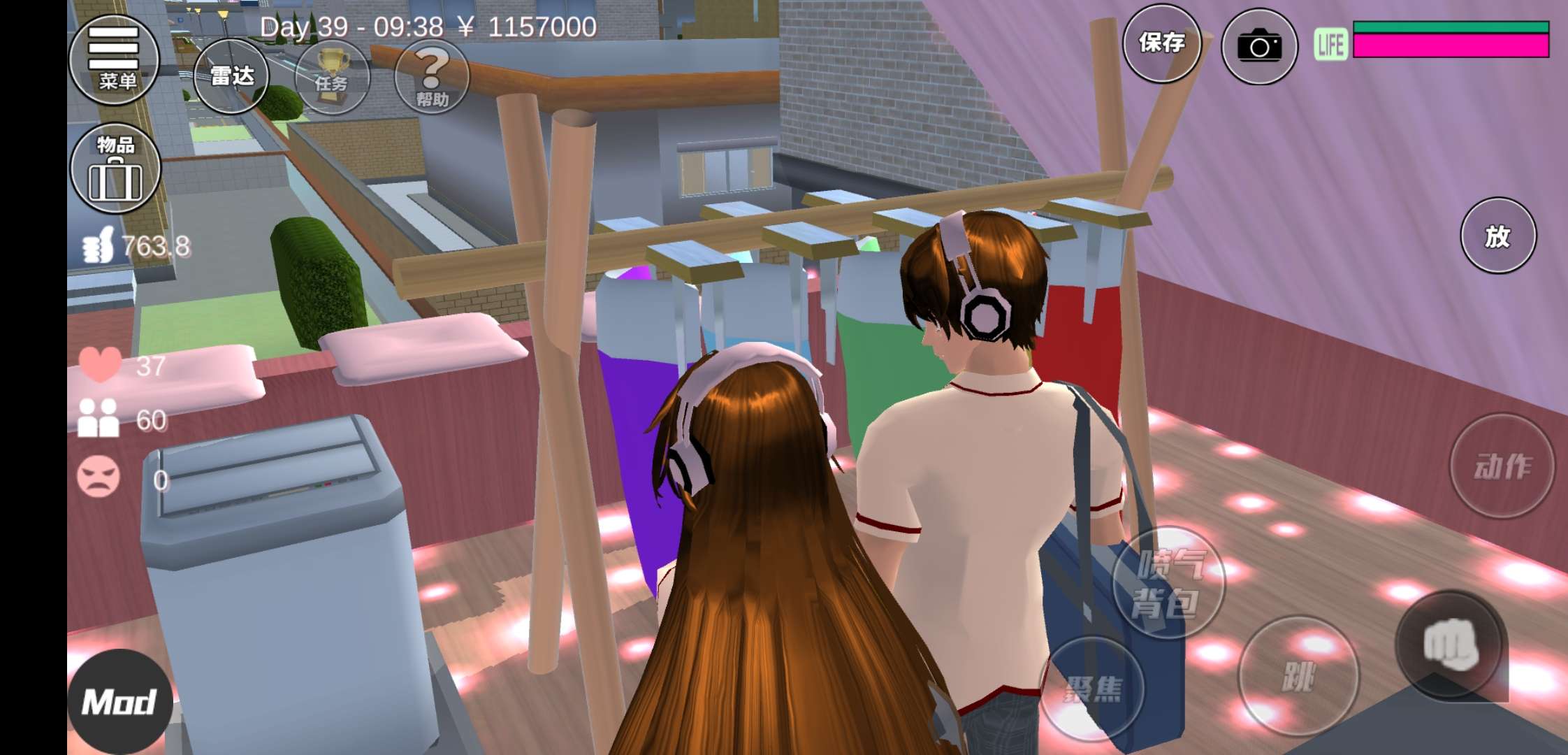This screenshot has width=1568, height=755.
Task: Jump with the 跳 button
Action: (x=1298, y=675)
